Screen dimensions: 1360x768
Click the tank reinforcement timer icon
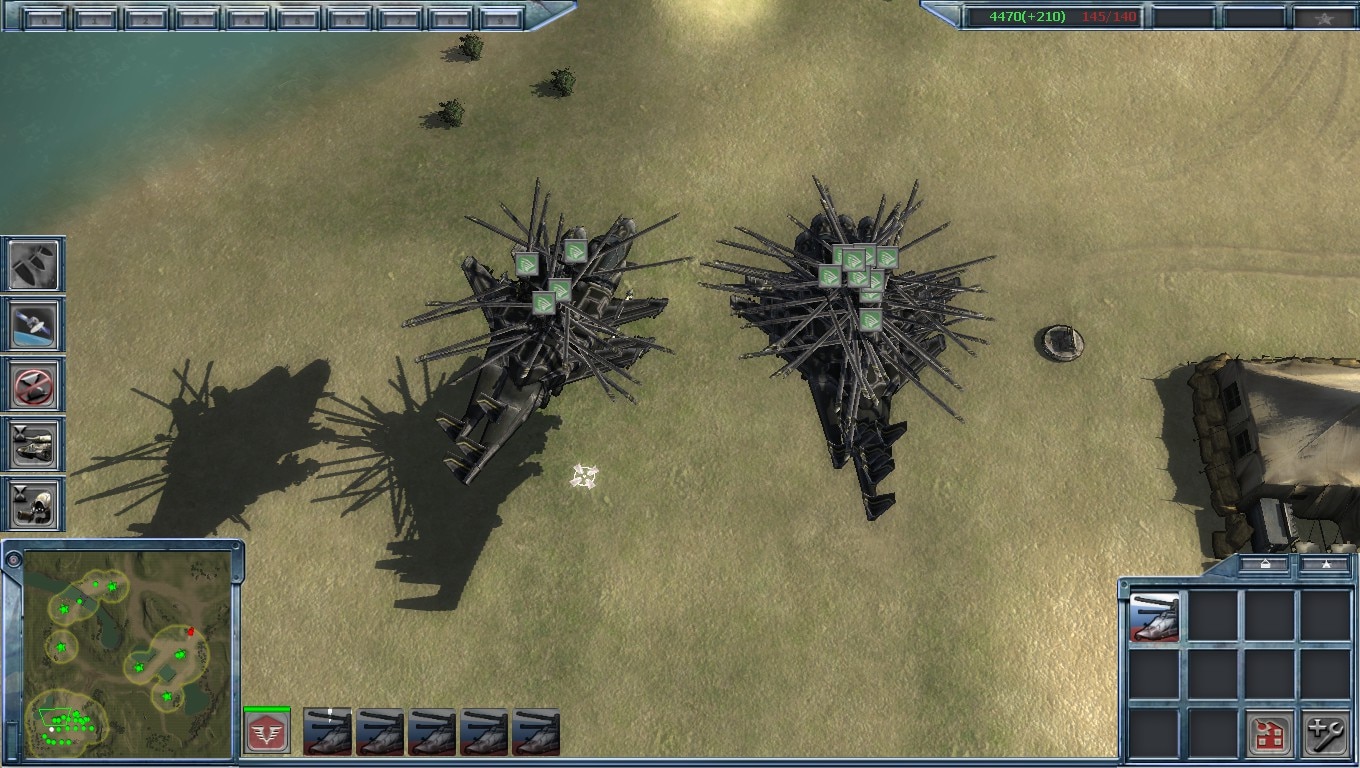click(x=35, y=445)
